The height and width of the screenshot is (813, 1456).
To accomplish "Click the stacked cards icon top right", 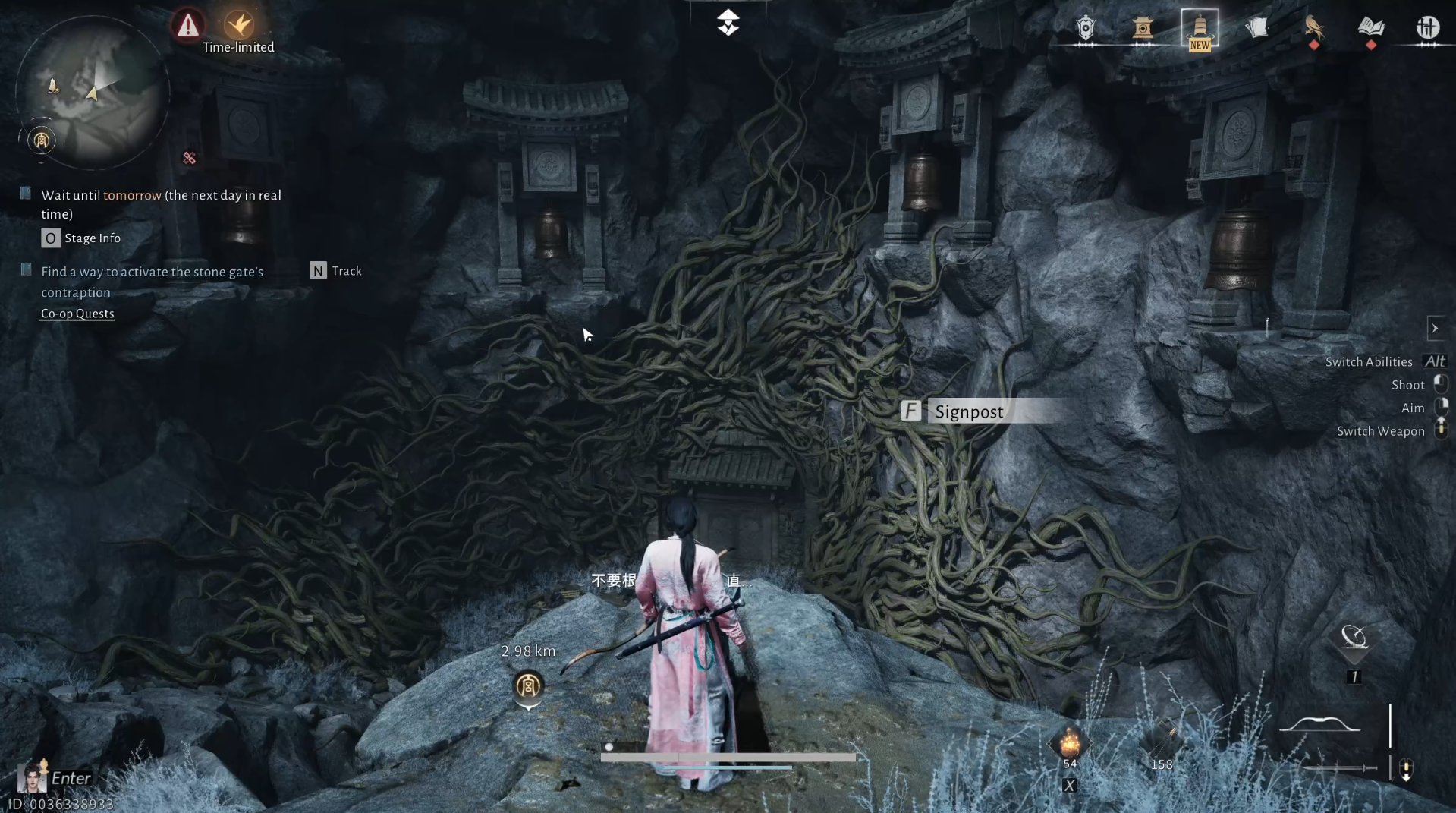I will tap(1257, 29).
